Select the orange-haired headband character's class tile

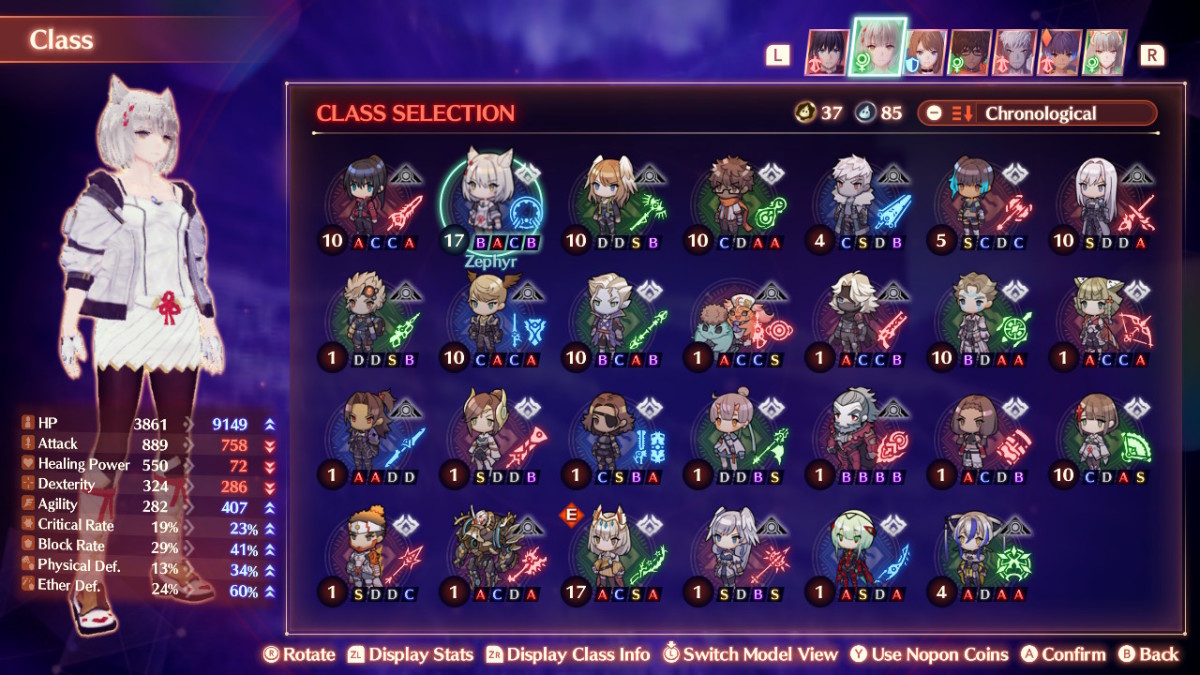[x=368, y=556]
